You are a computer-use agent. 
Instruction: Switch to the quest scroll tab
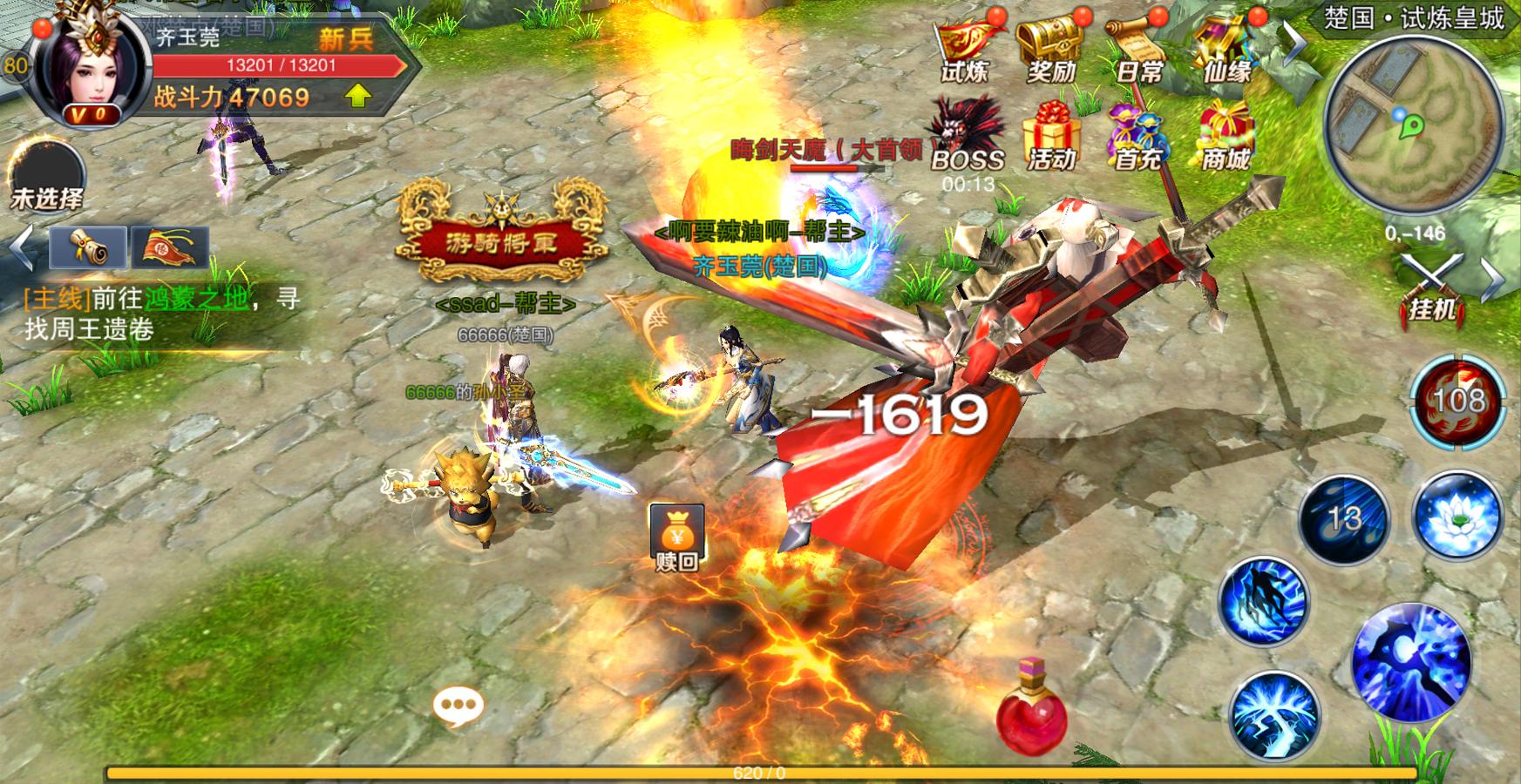click(x=88, y=247)
